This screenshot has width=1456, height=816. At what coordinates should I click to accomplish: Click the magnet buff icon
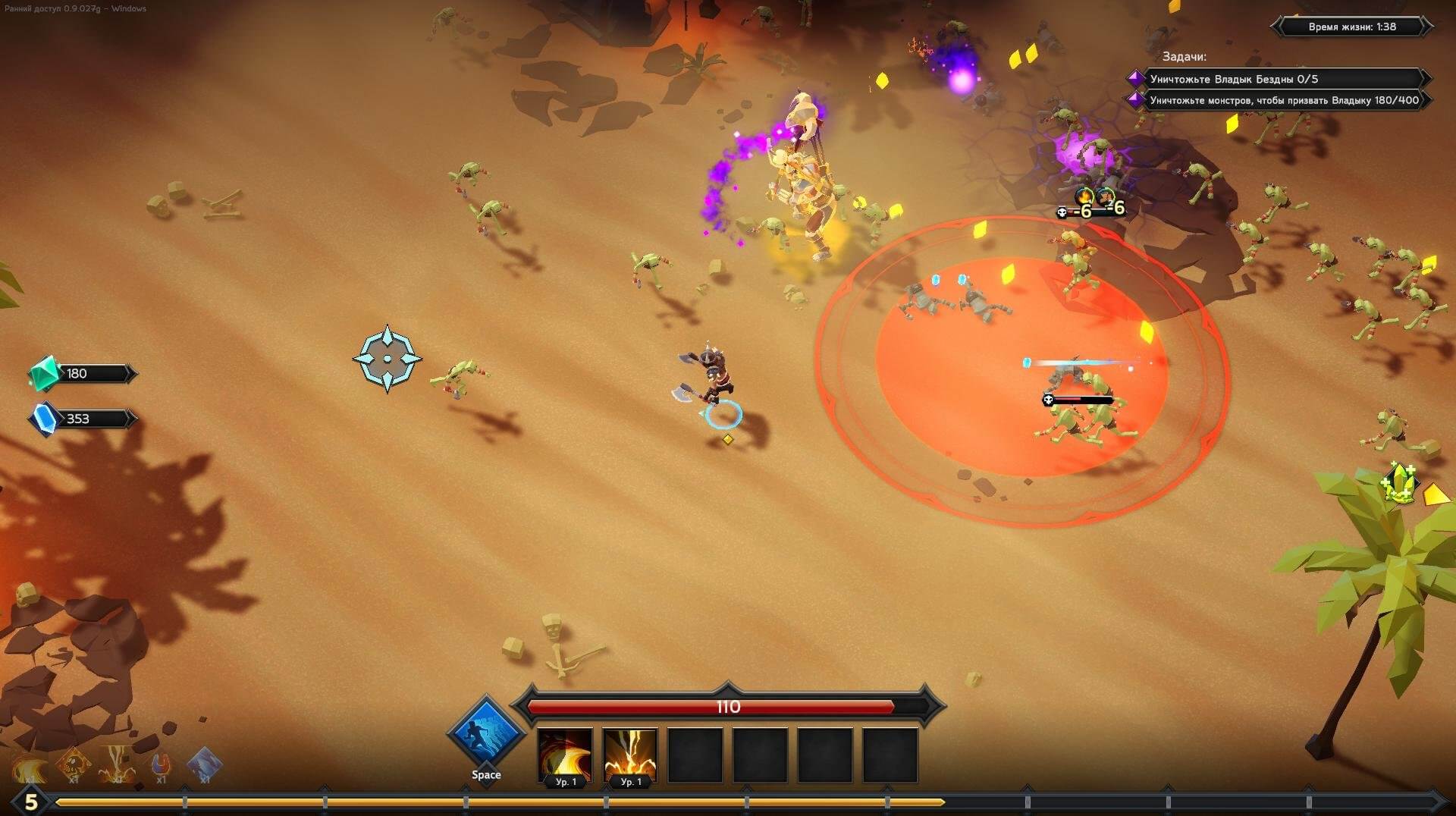(161, 764)
